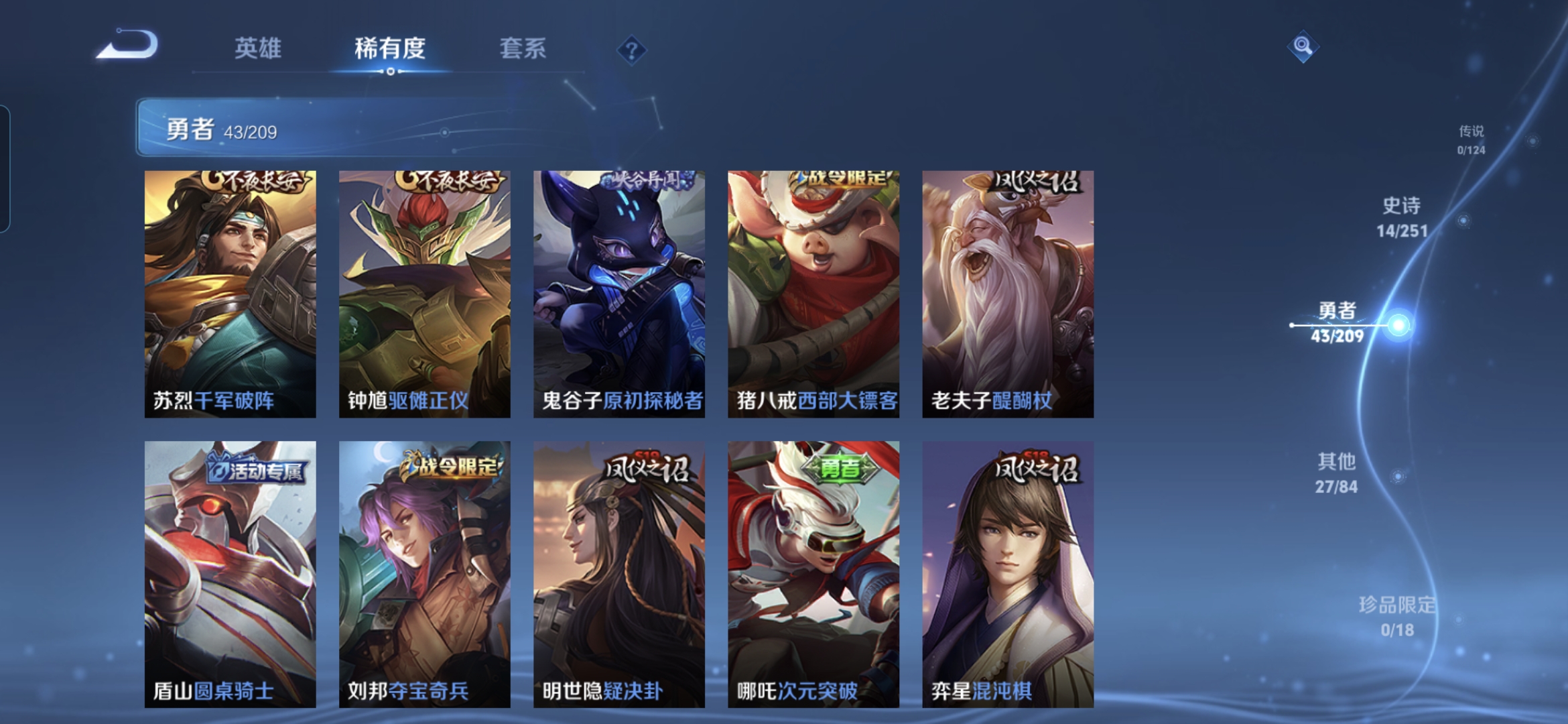Select the 苏烈千军破阵 skin card
1568x724 pixels.
pyautogui.click(x=231, y=294)
